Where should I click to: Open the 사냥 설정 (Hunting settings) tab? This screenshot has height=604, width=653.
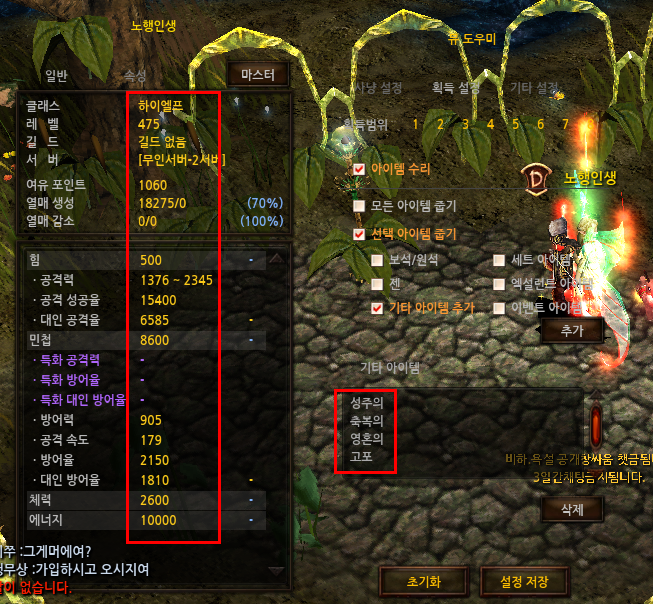click(x=377, y=88)
